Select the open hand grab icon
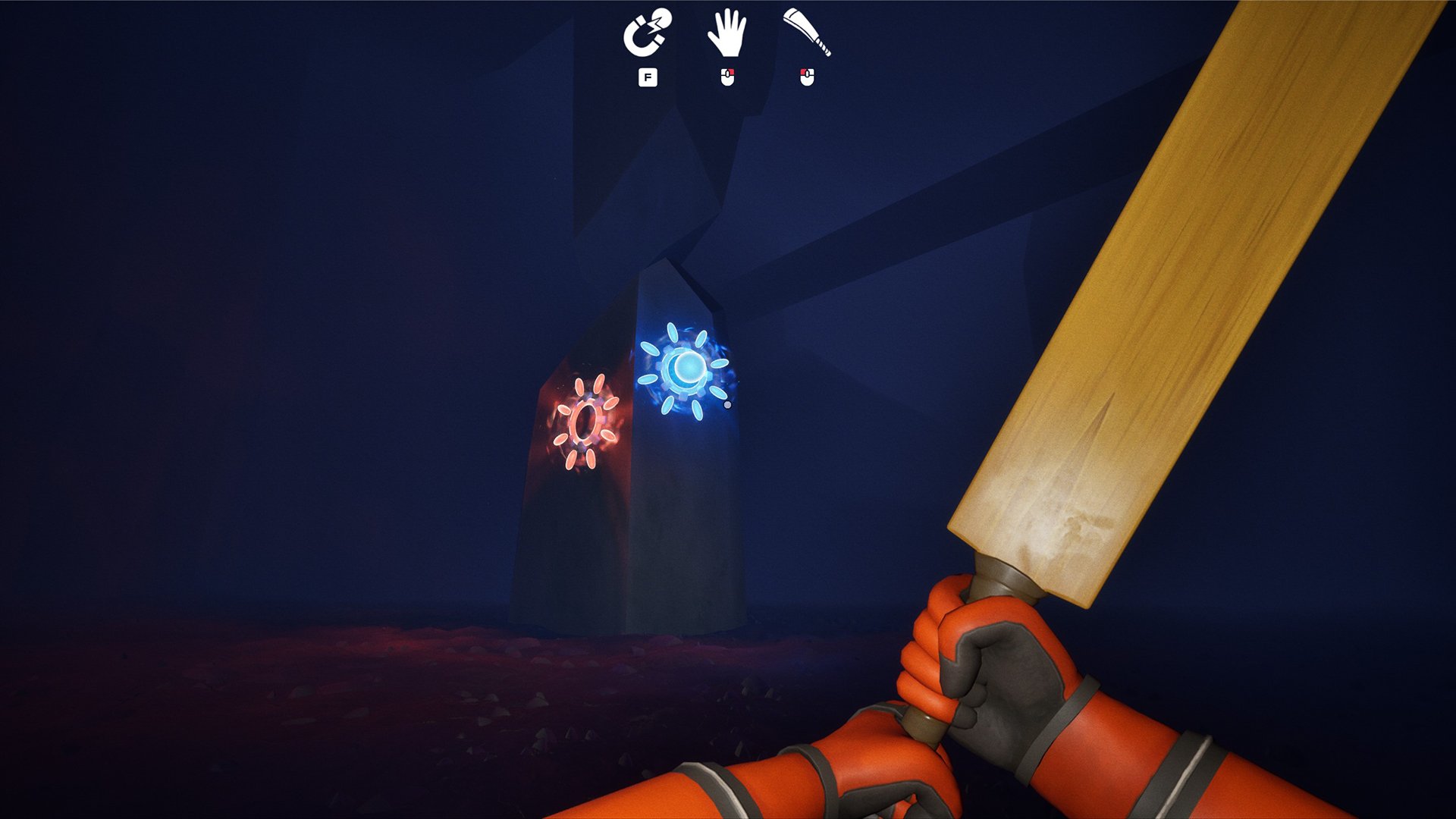 [x=726, y=33]
